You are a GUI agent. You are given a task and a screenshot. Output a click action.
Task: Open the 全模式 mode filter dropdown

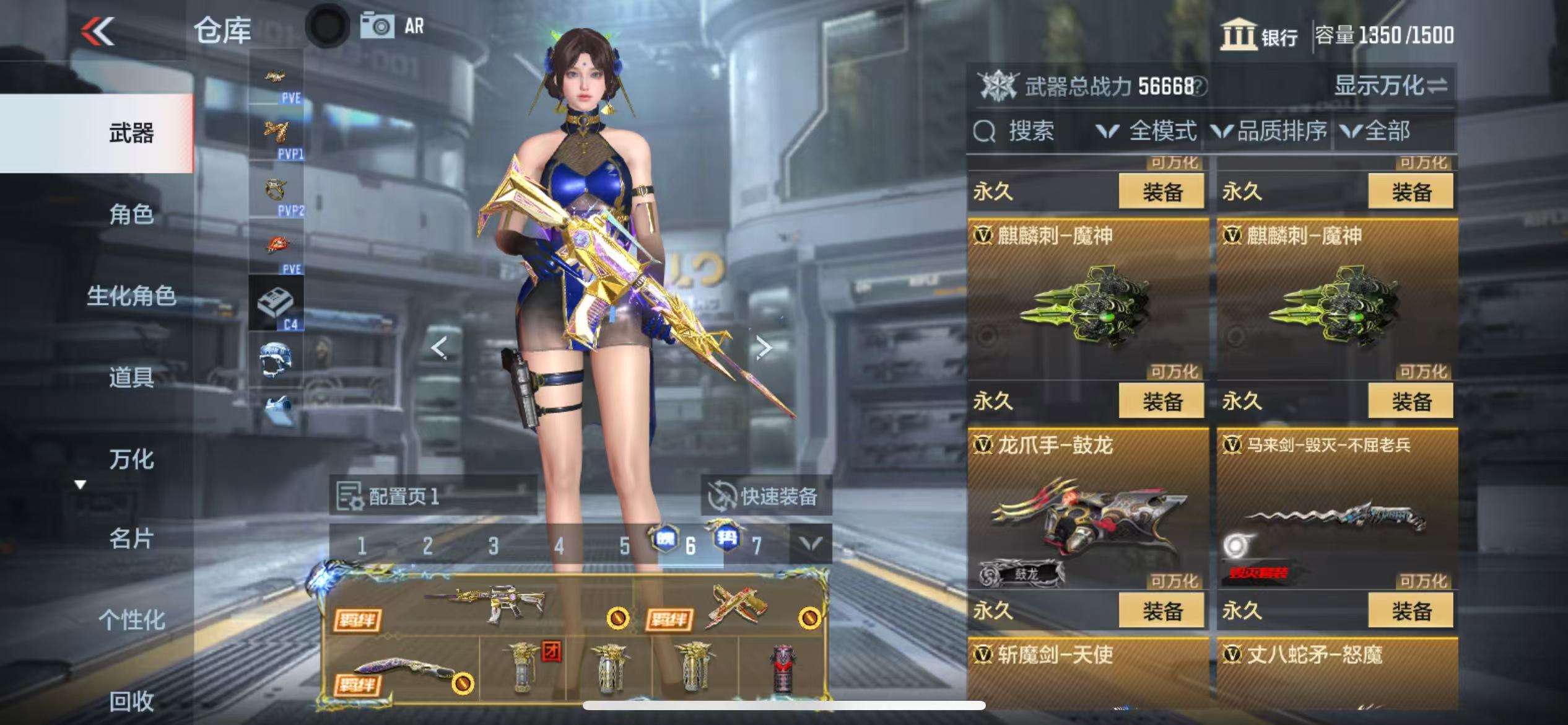pyautogui.click(x=1146, y=131)
